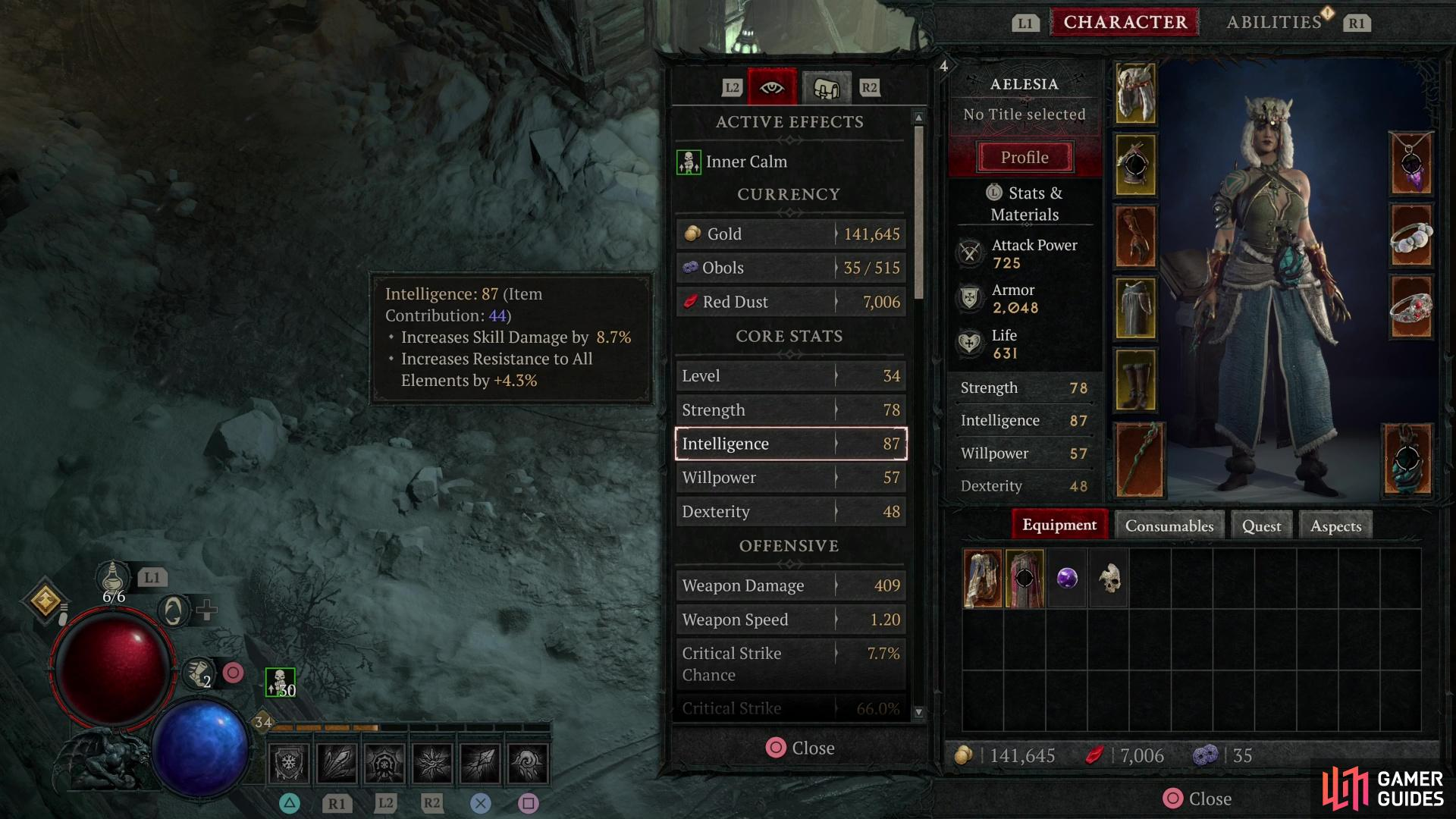Switch to the materials fist tab
This screenshot has height=819, width=1456.
(826, 88)
